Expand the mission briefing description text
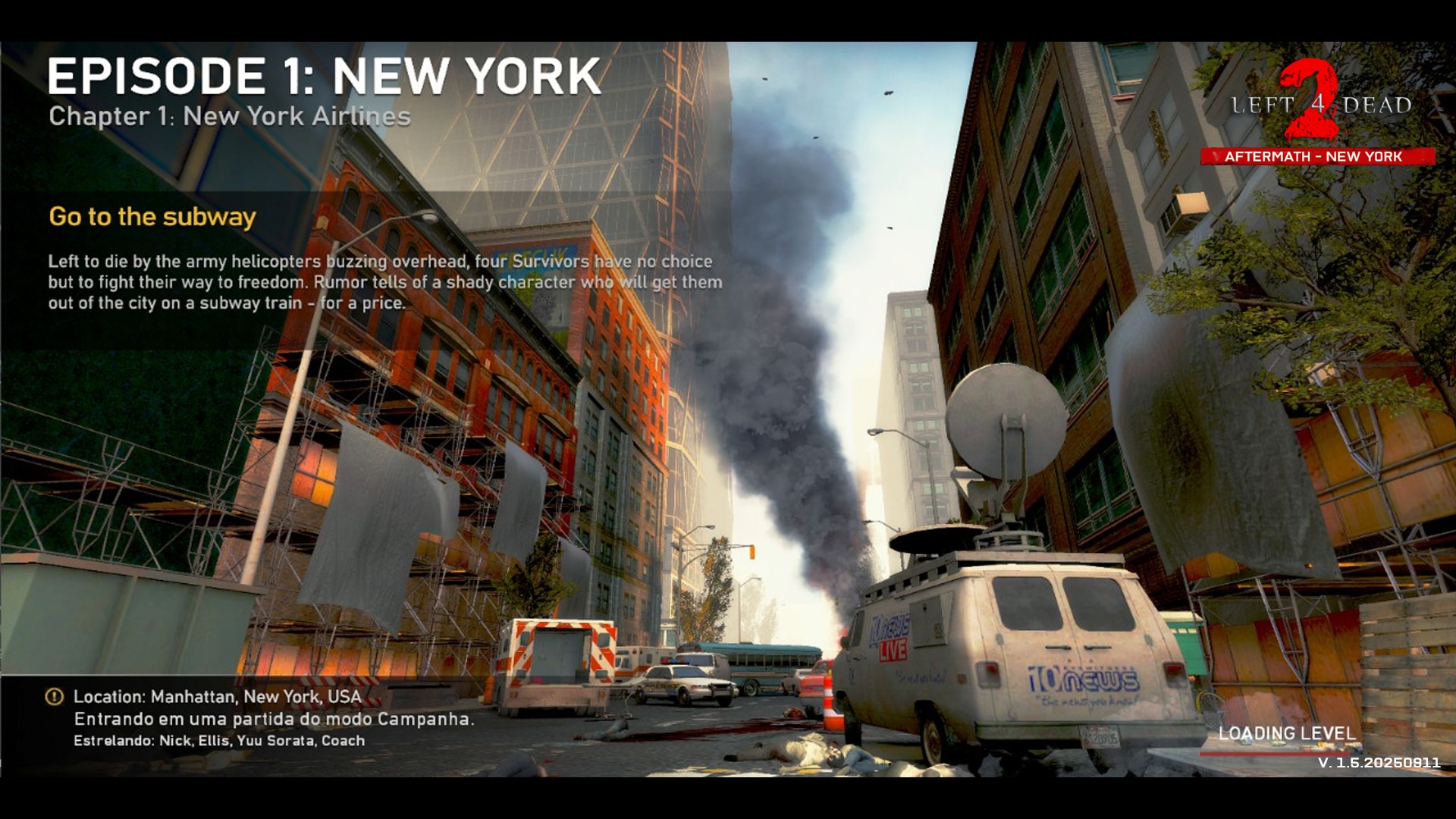 click(x=379, y=281)
